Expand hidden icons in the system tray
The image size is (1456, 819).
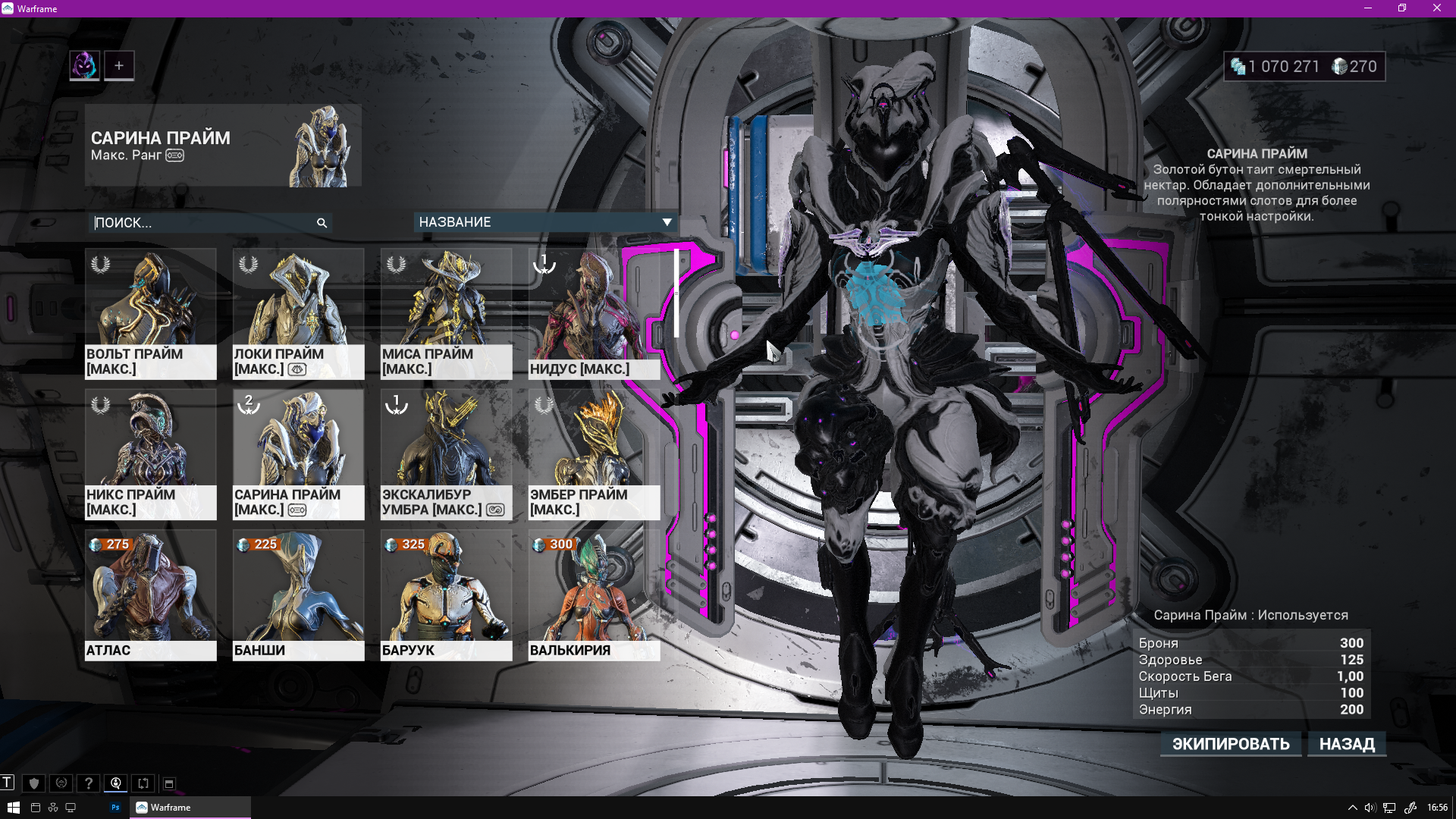[x=1353, y=808]
